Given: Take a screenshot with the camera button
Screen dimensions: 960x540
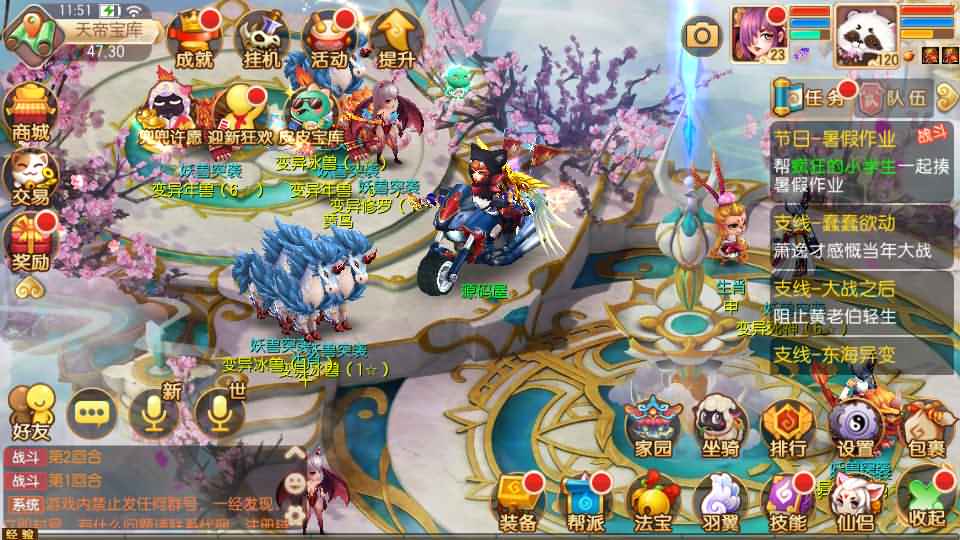Looking at the screenshot, I should point(702,36).
